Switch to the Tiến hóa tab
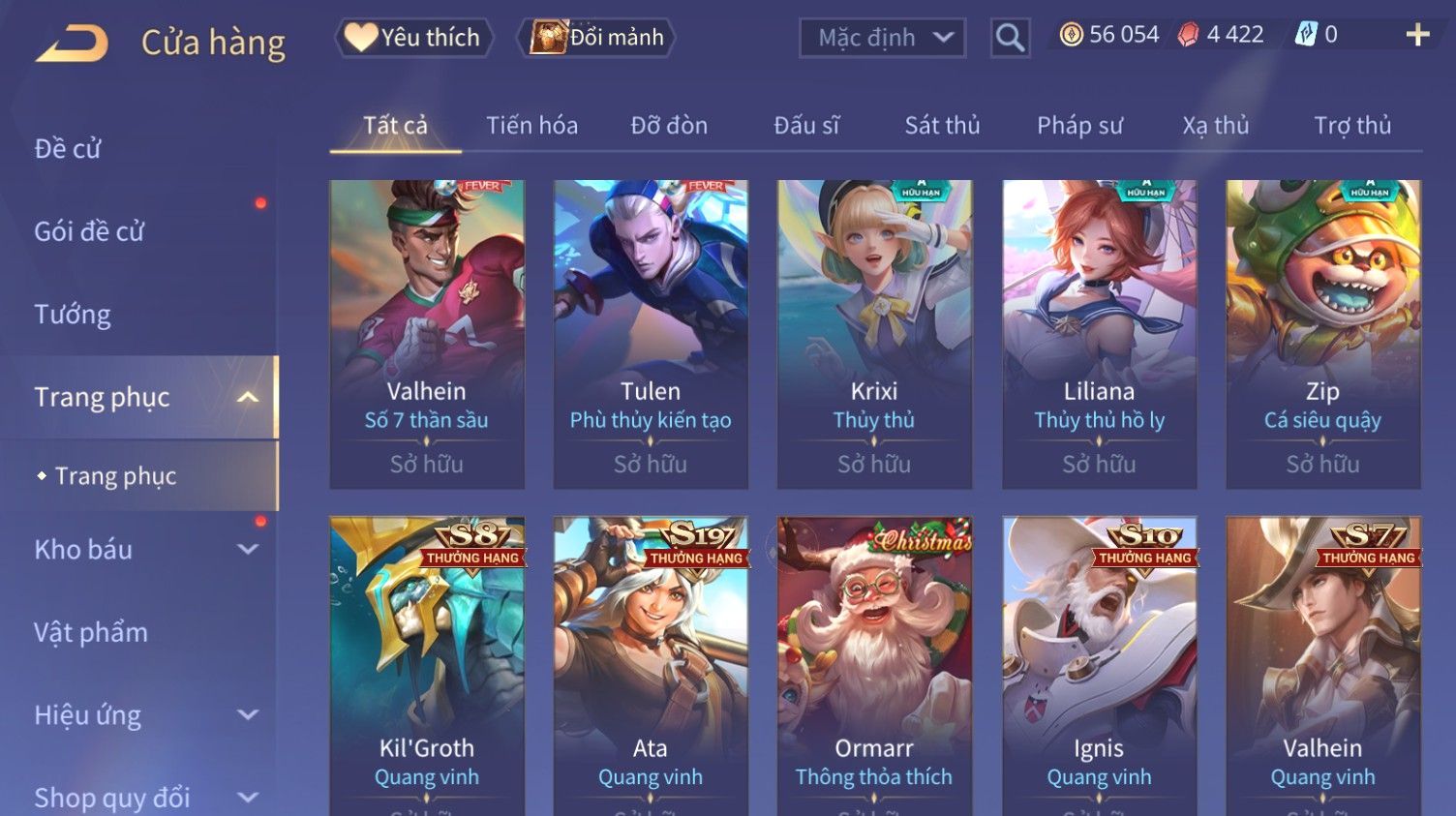 point(531,126)
